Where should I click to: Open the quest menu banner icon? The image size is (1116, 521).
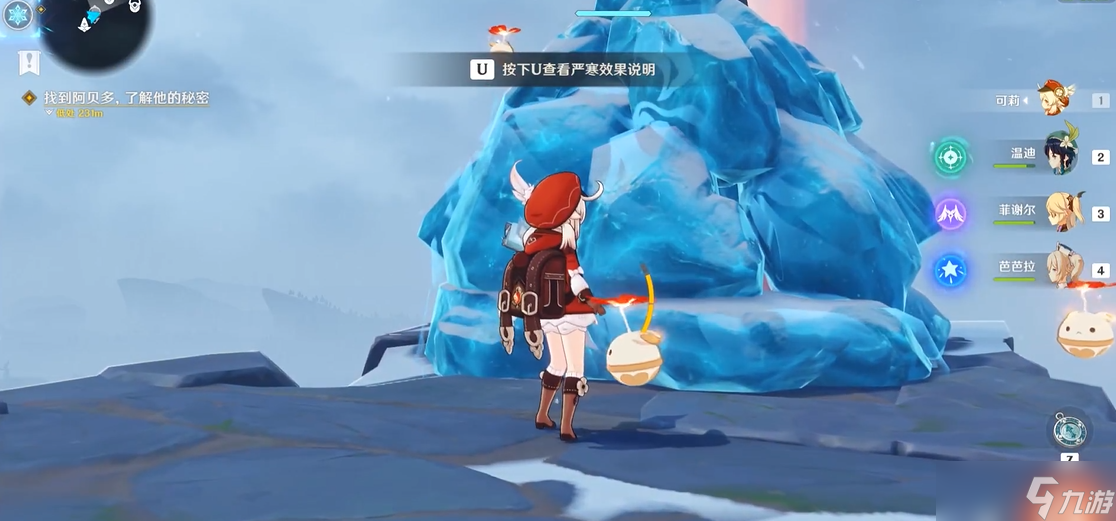pos(29,63)
